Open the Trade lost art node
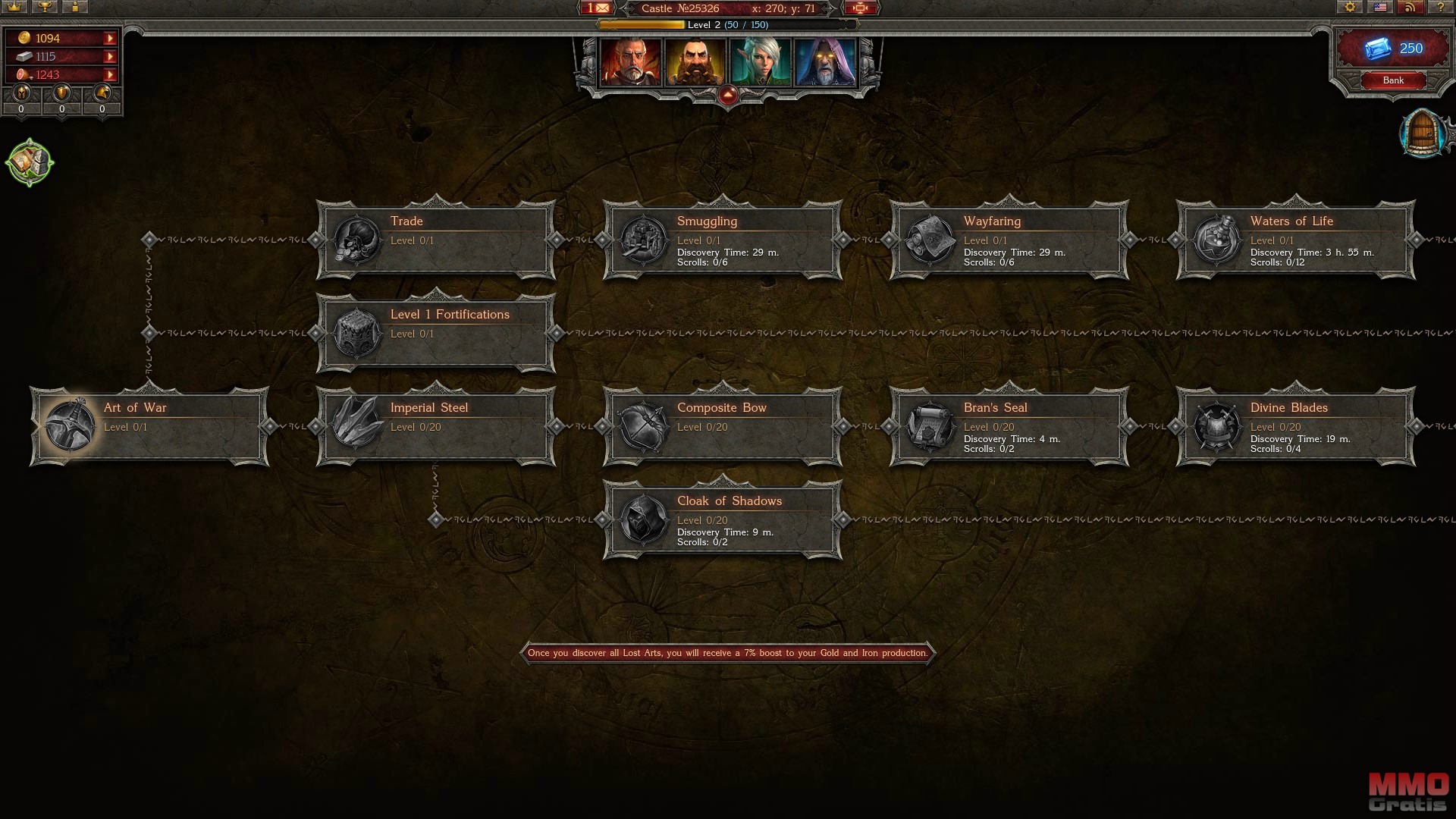Viewport: 1456px width, 819px height. point(435,240)
